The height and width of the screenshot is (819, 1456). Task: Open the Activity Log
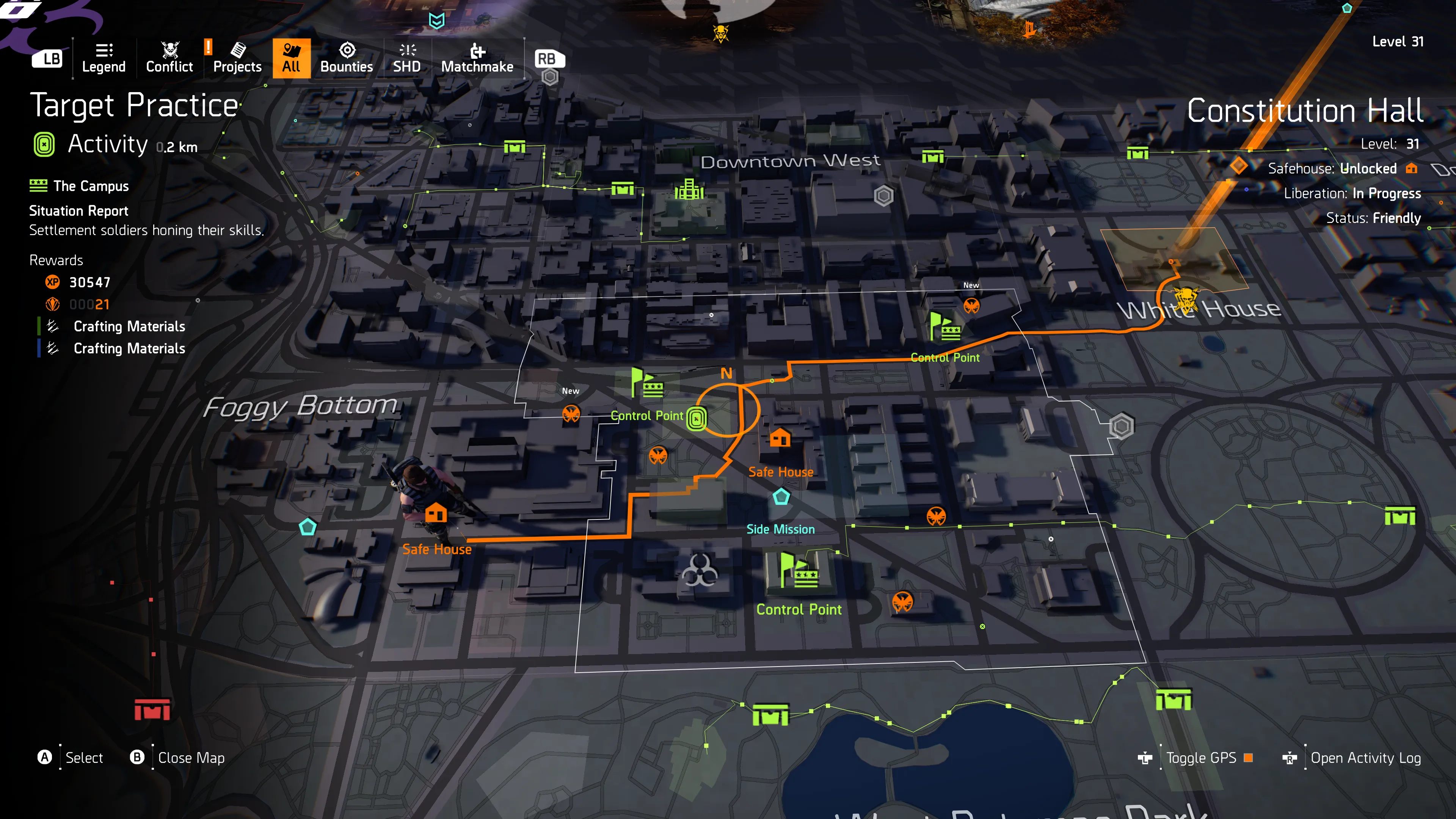(x=1365, y=758)
